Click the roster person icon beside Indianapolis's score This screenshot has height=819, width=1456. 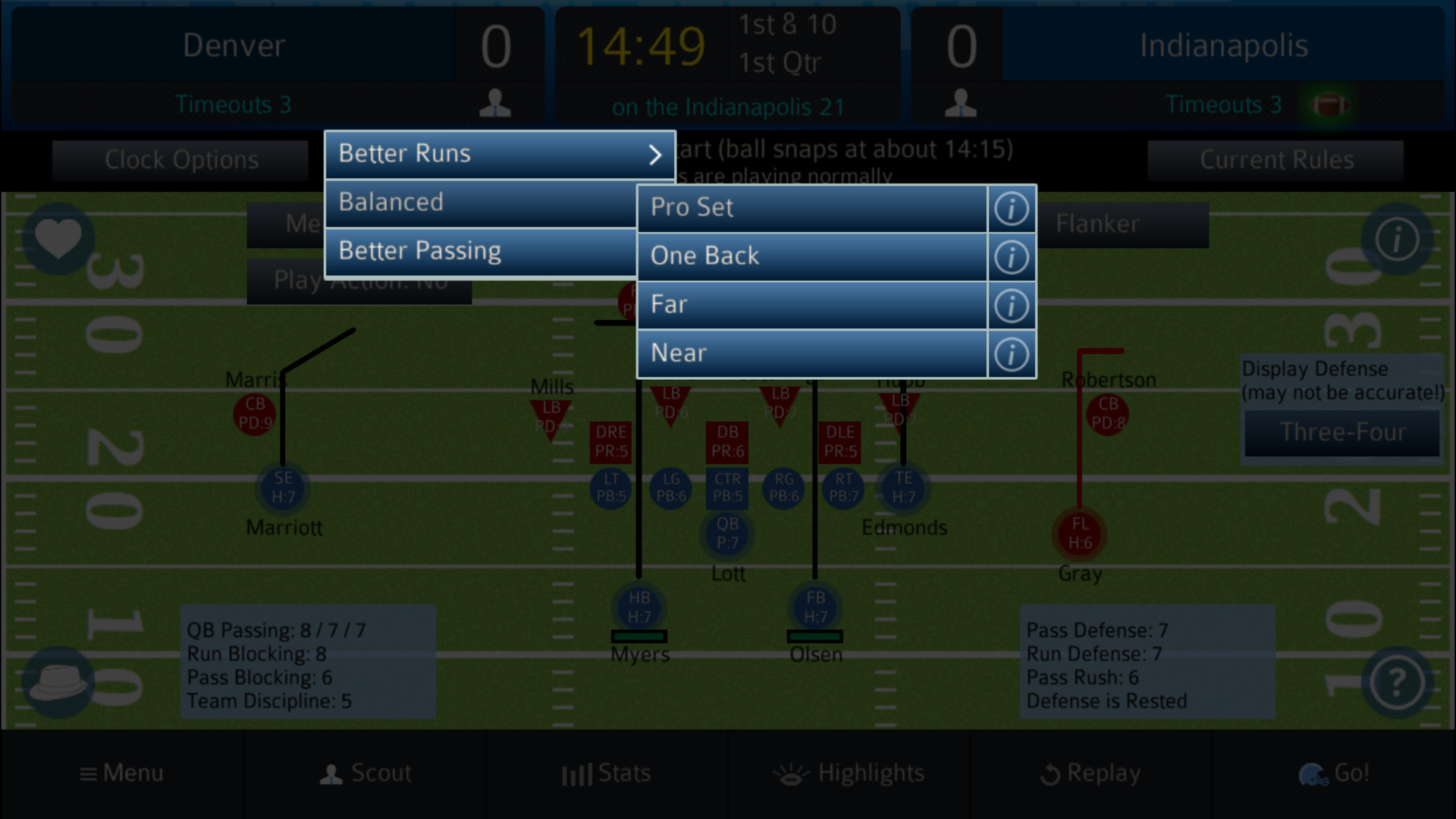[962, 104]
